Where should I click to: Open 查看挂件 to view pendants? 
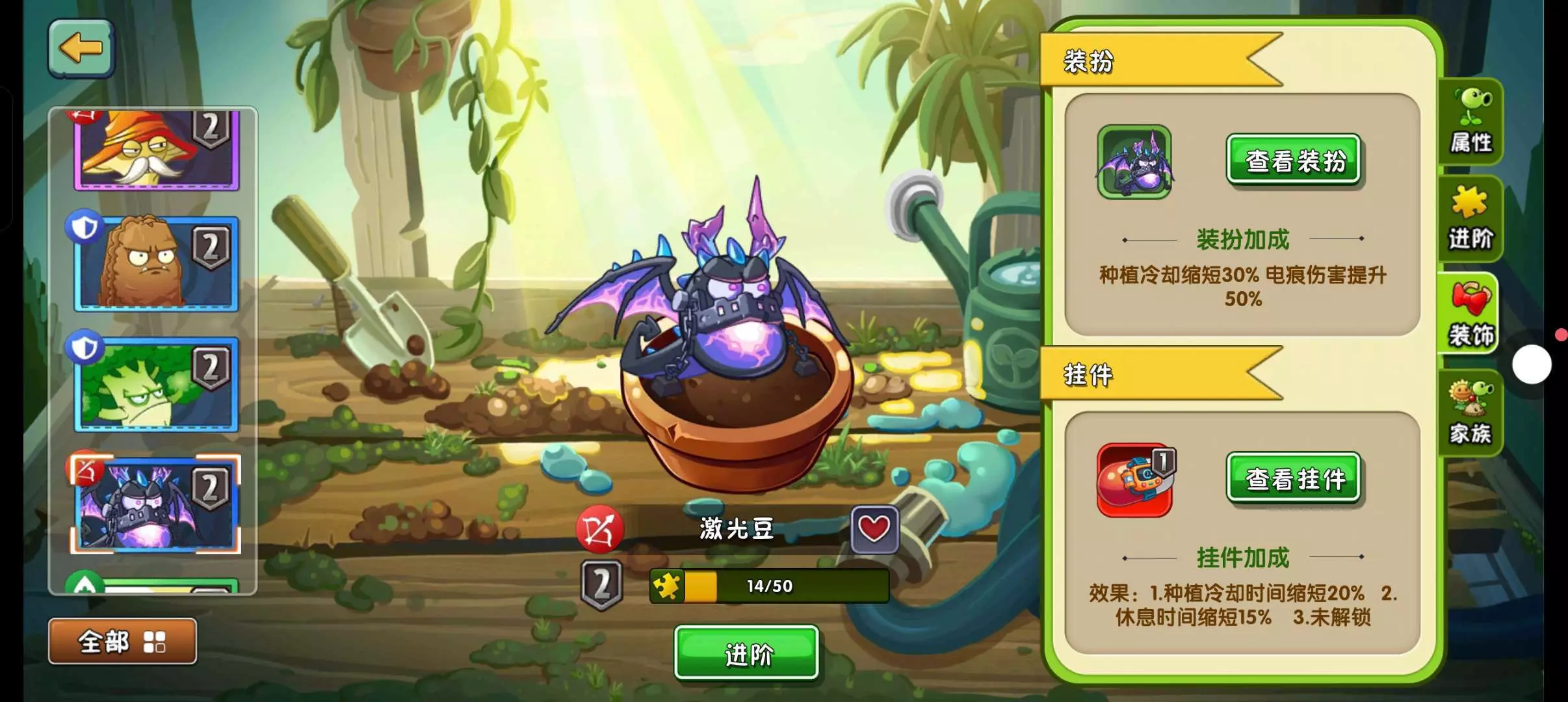tap(1293, 478)
